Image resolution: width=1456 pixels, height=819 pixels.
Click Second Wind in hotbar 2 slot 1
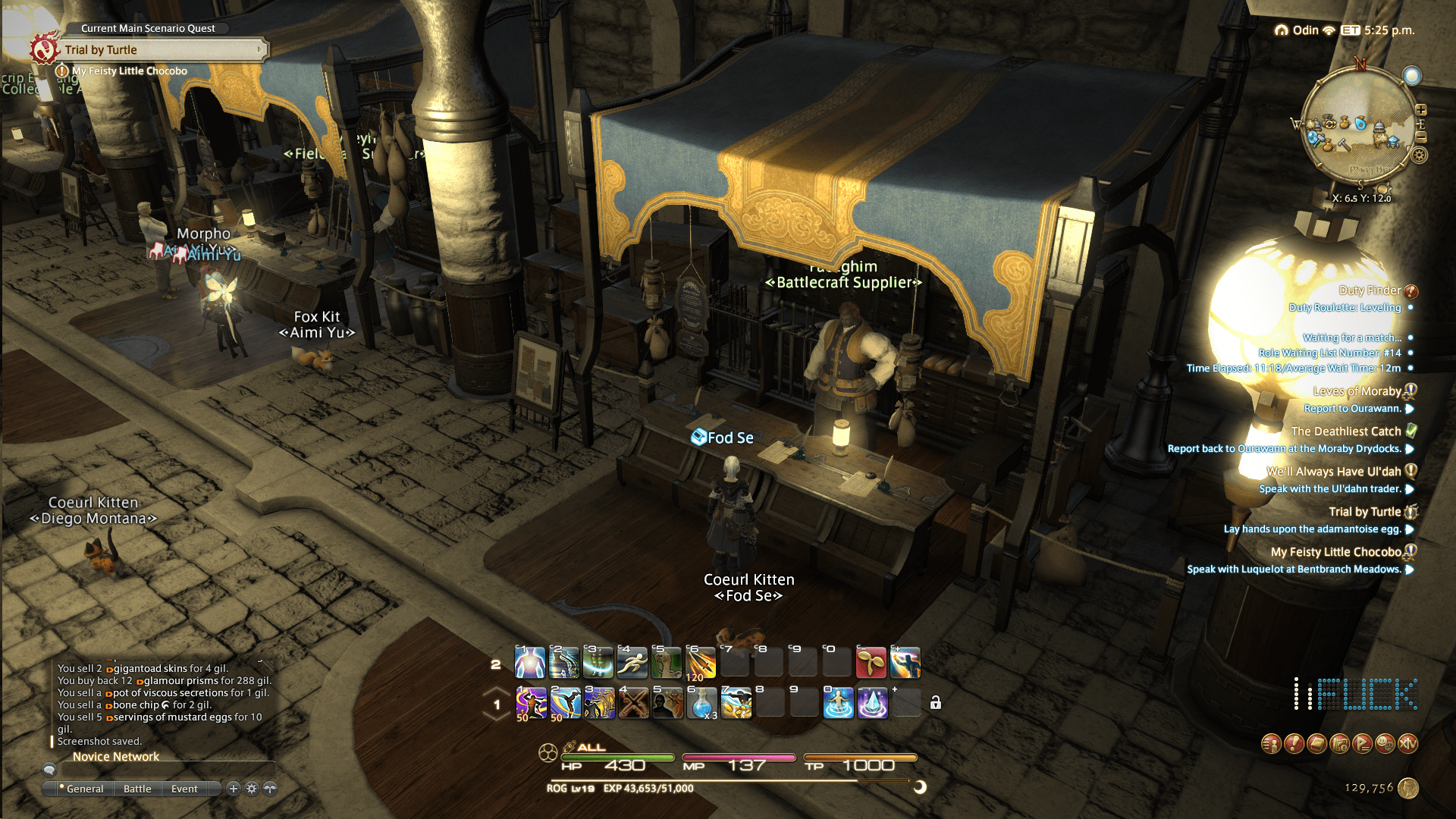[x=529, y=663]
